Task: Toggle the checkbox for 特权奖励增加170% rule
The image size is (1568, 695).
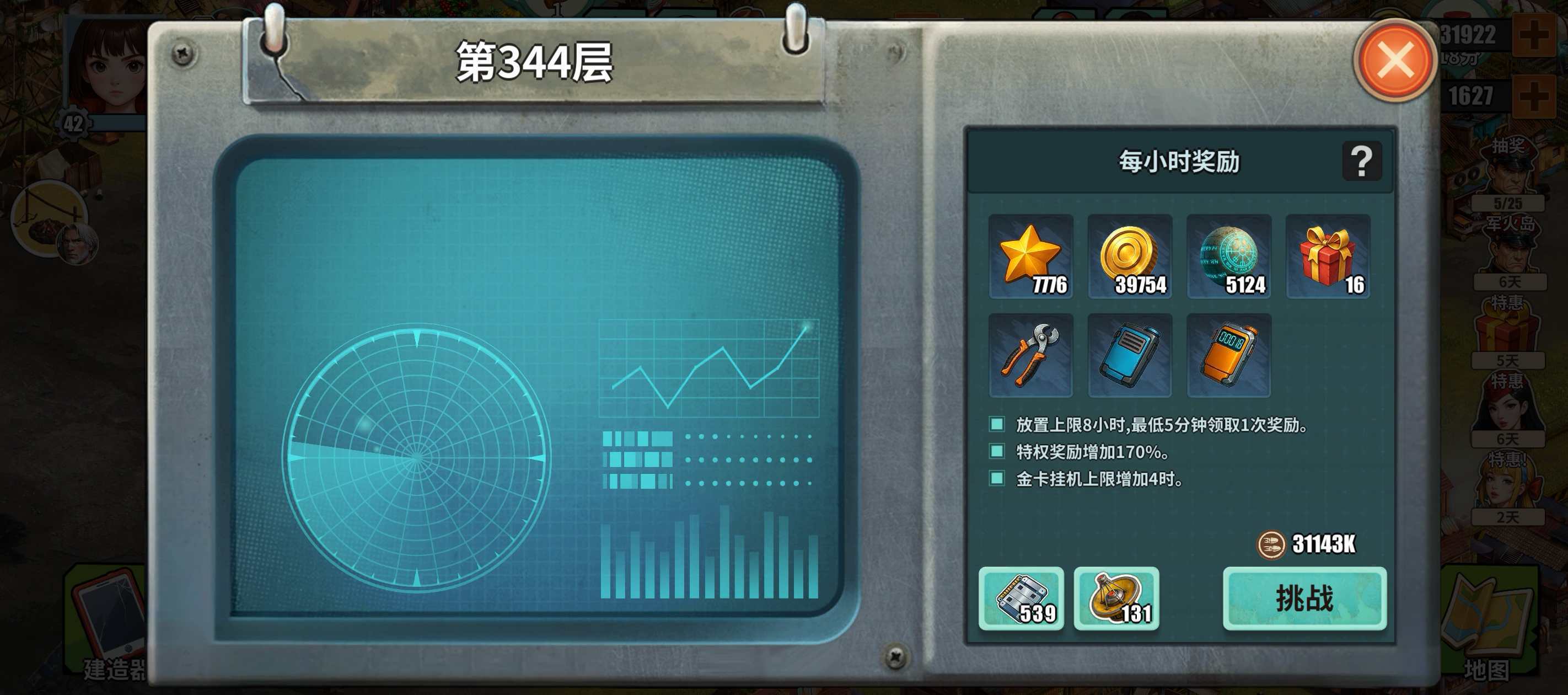Action: coord(996,452)
